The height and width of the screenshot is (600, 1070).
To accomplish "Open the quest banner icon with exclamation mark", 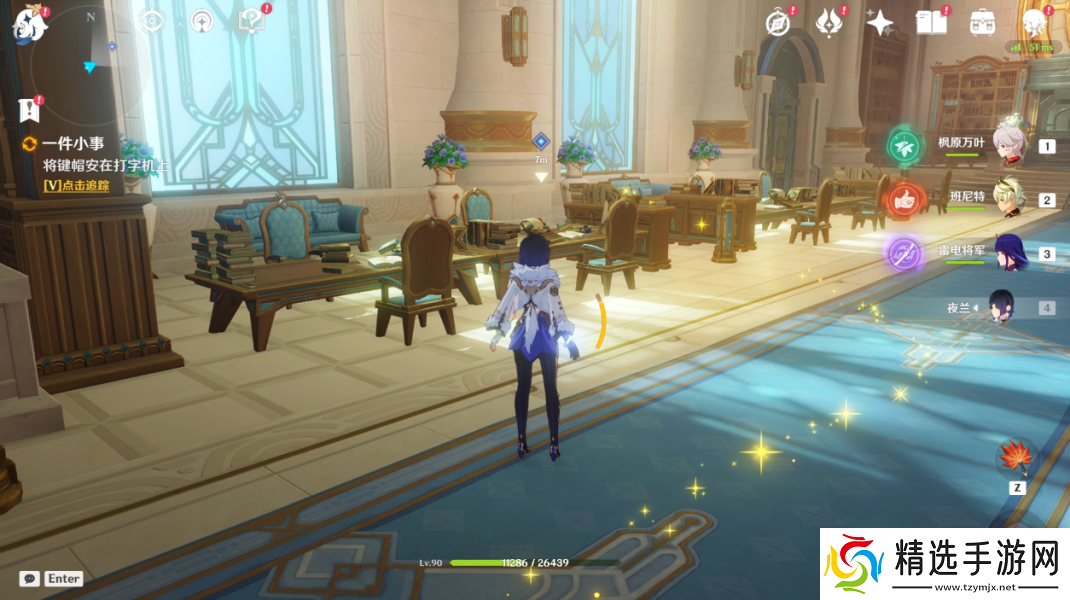I will point(28,109).
